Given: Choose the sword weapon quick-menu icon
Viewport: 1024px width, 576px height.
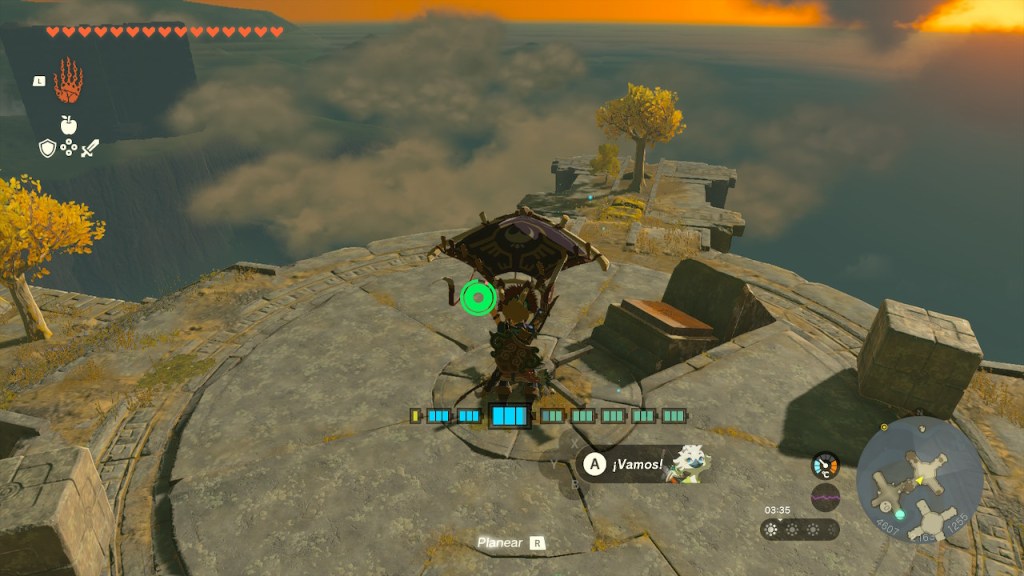Looking at the screenshot, I should (90, 148).
